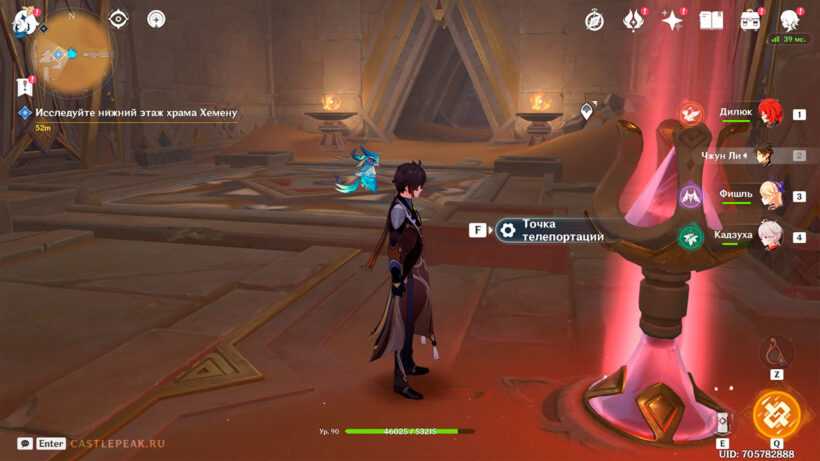820x461 pixels.
Task: Click the eye-shaped icon beside the minimap
Action: 119,19
